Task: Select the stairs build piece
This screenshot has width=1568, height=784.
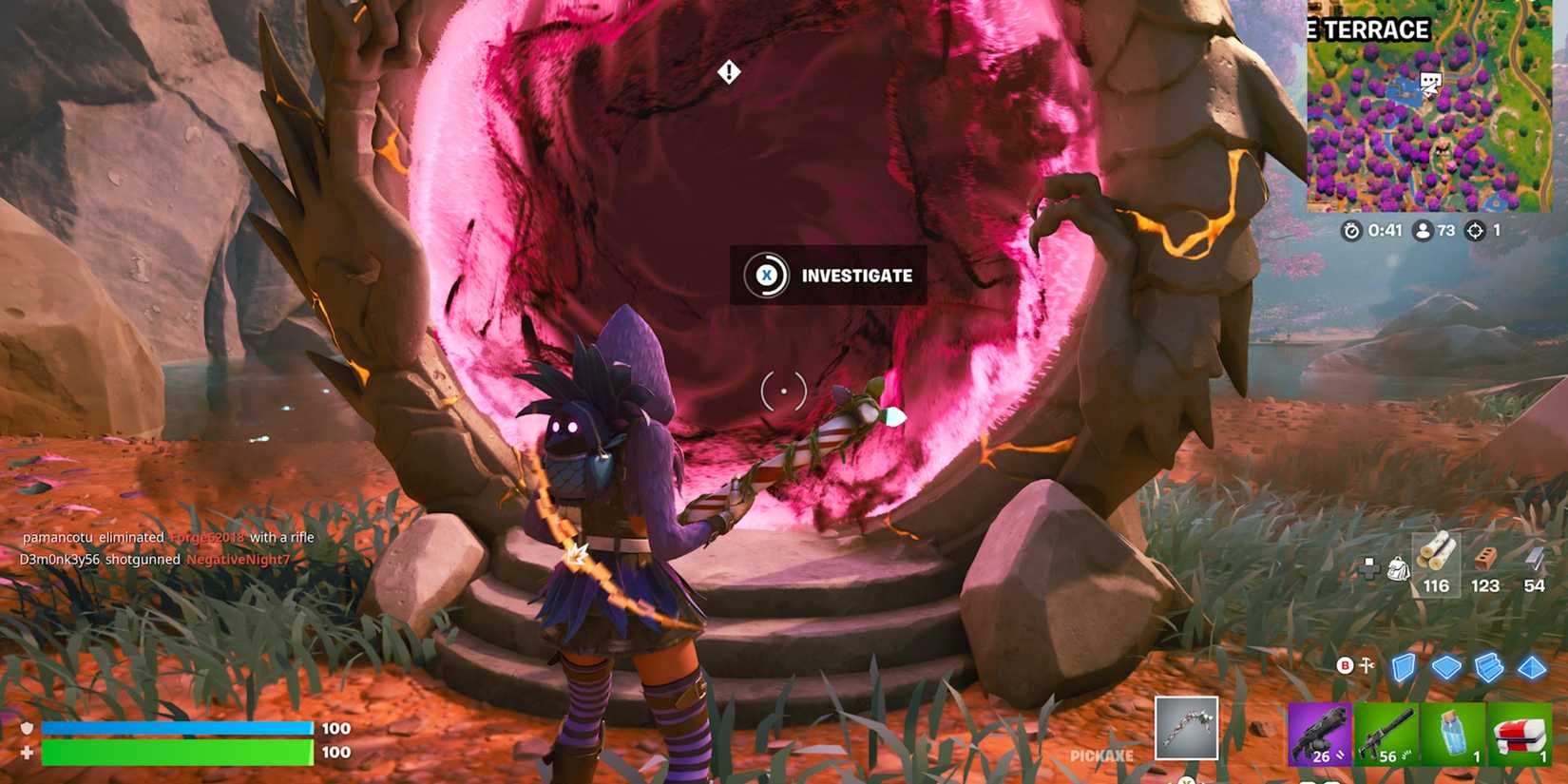Action: tap(1489, 666)
